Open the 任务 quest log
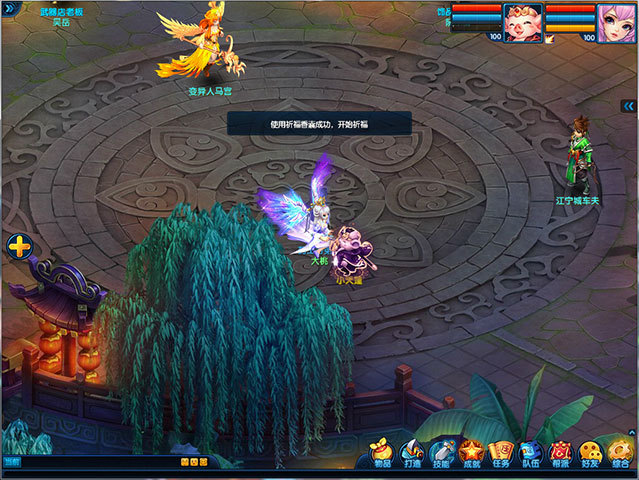This screenshot has height=480, width=639. coord(502,454)
